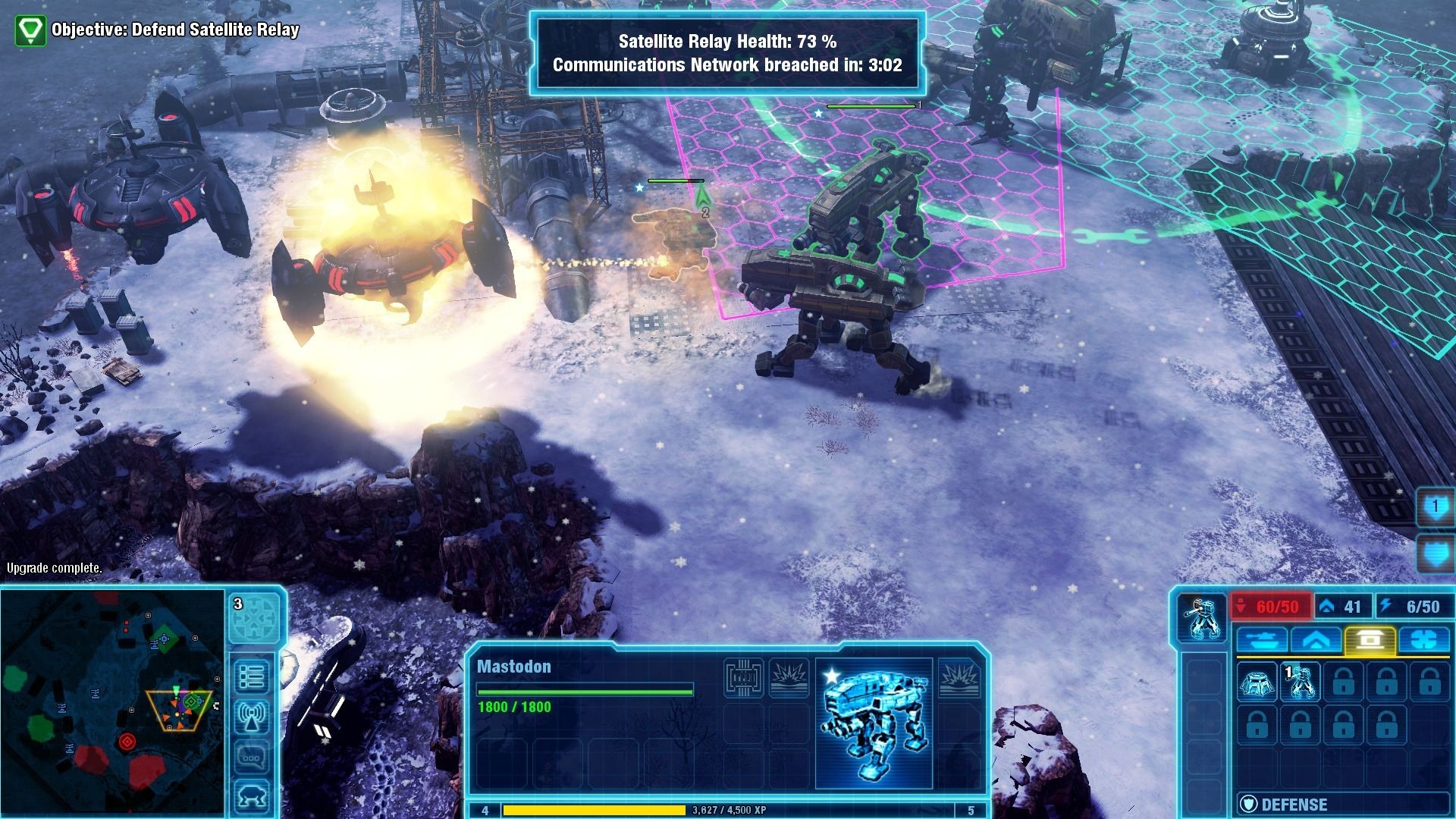Click the crawler portrait atop build panel
The height and width of the screenshot is (819, 1456).
pos(1202,618)
